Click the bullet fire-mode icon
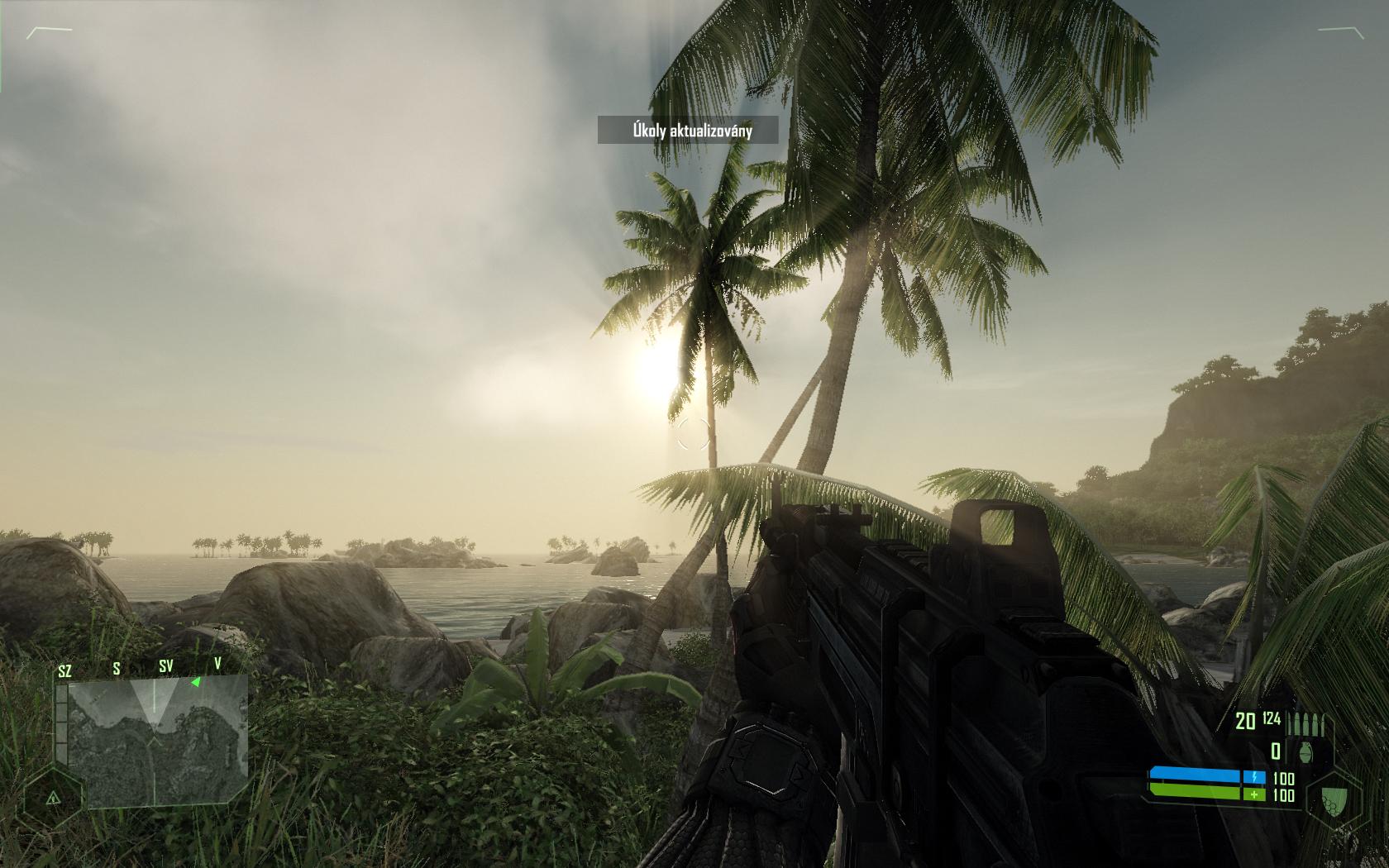The height and width of the screenshot is (868, 1389). tap(1308, 724)
